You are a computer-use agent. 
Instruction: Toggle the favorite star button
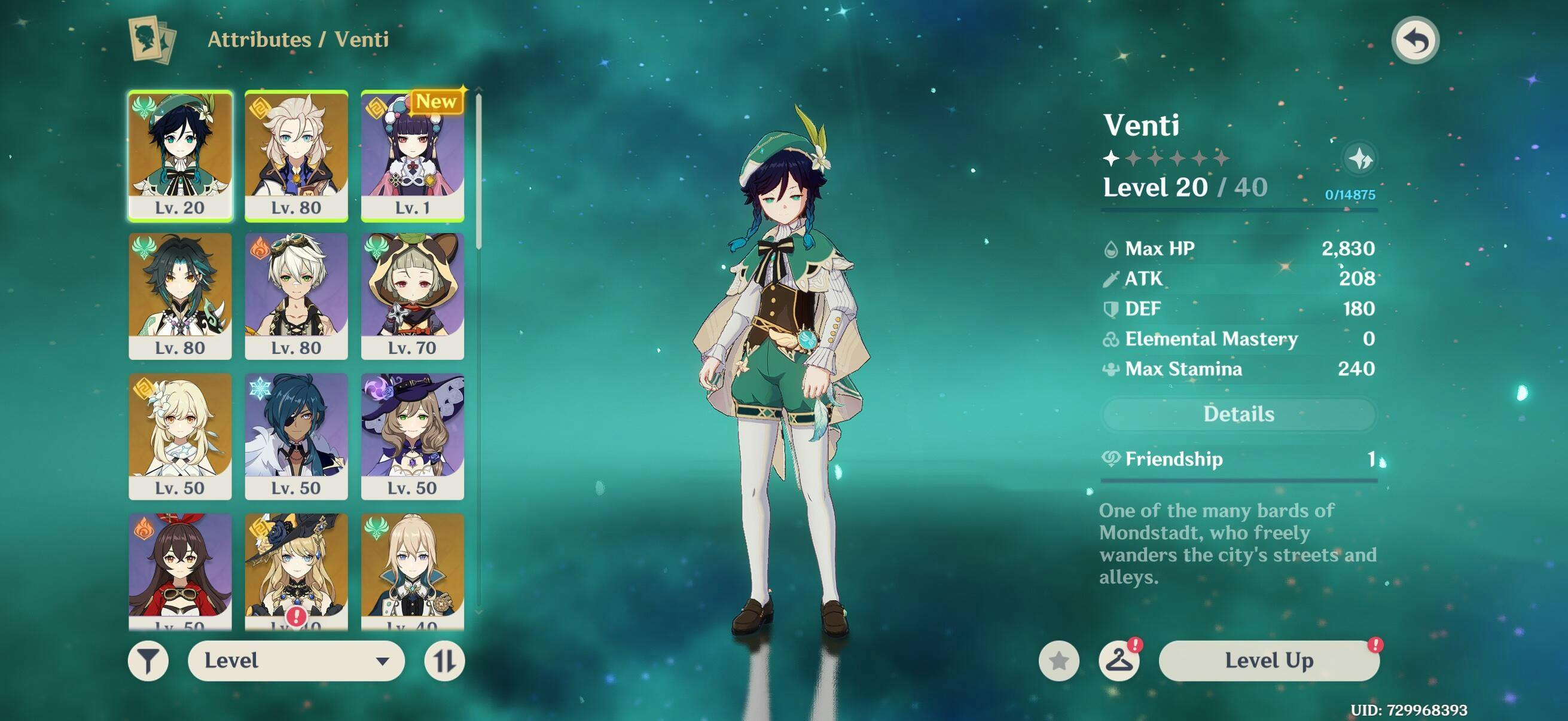1058,661
